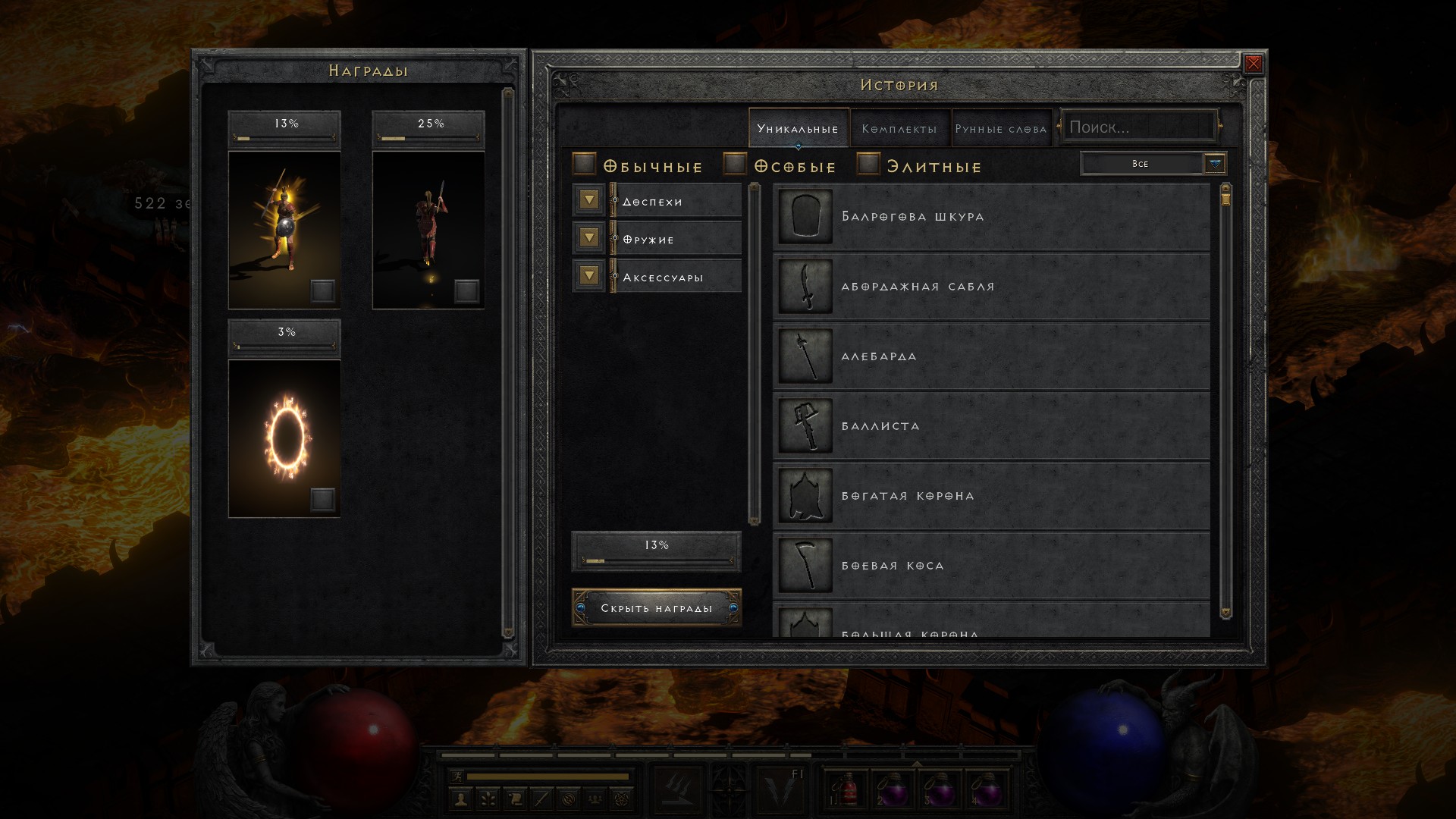Choose the Абордажная сабля row

pyautogui.click(x=990, y=287)
